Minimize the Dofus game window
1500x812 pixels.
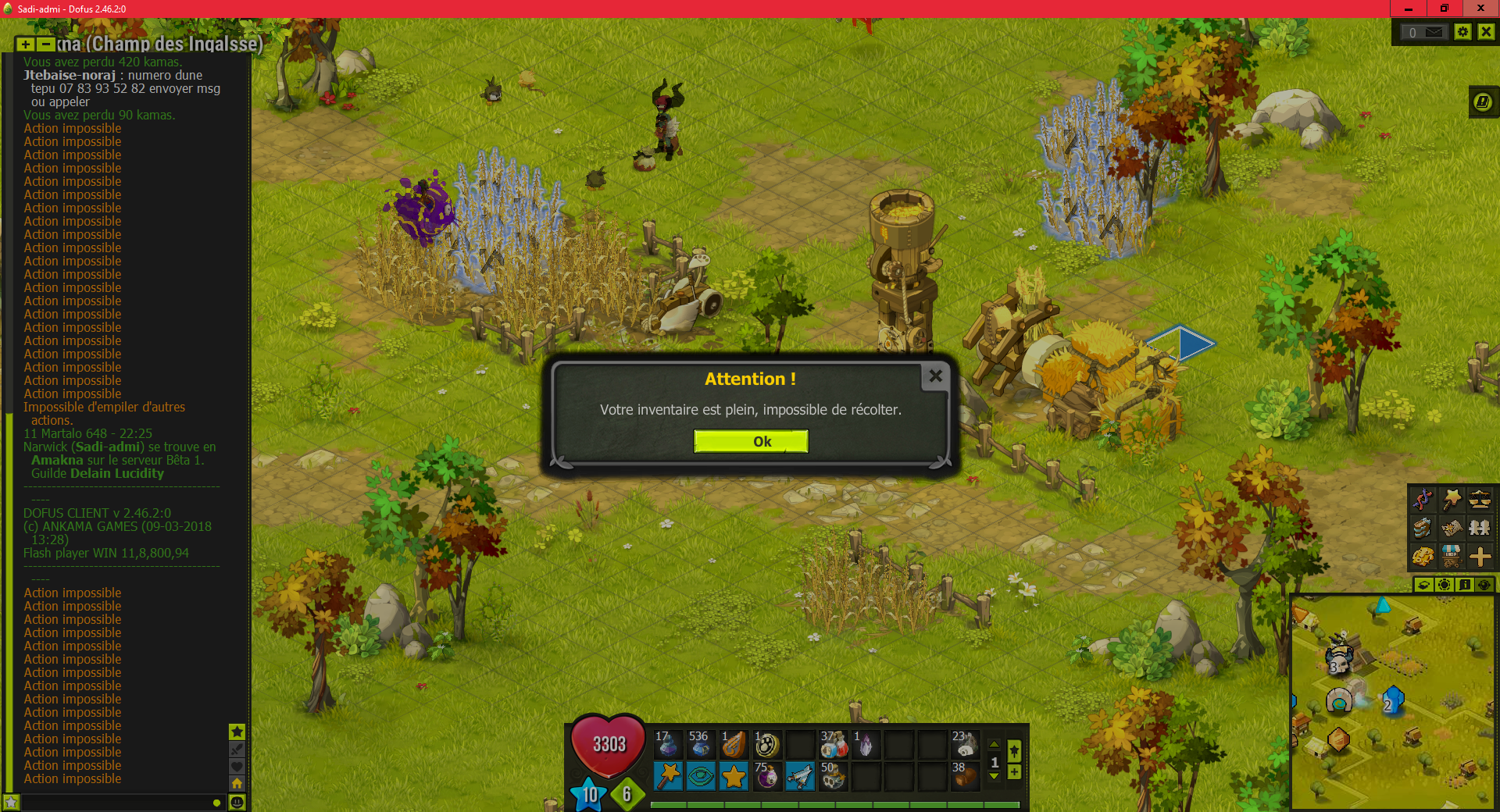1409,9
